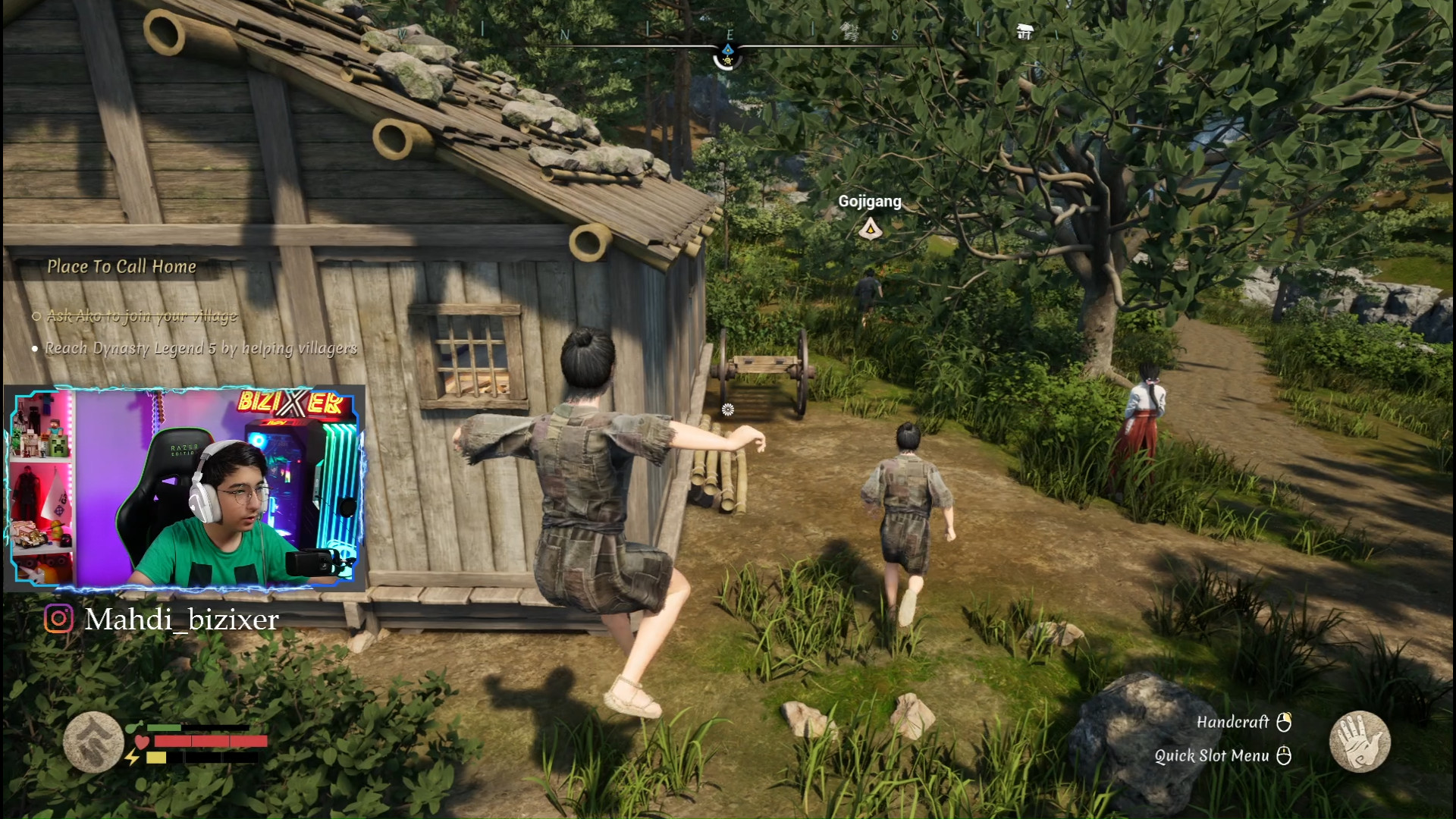Viewport: 1456px width, 819px height.
Task: Open the Place To Call Home quest title
Action: coord(121,266)
